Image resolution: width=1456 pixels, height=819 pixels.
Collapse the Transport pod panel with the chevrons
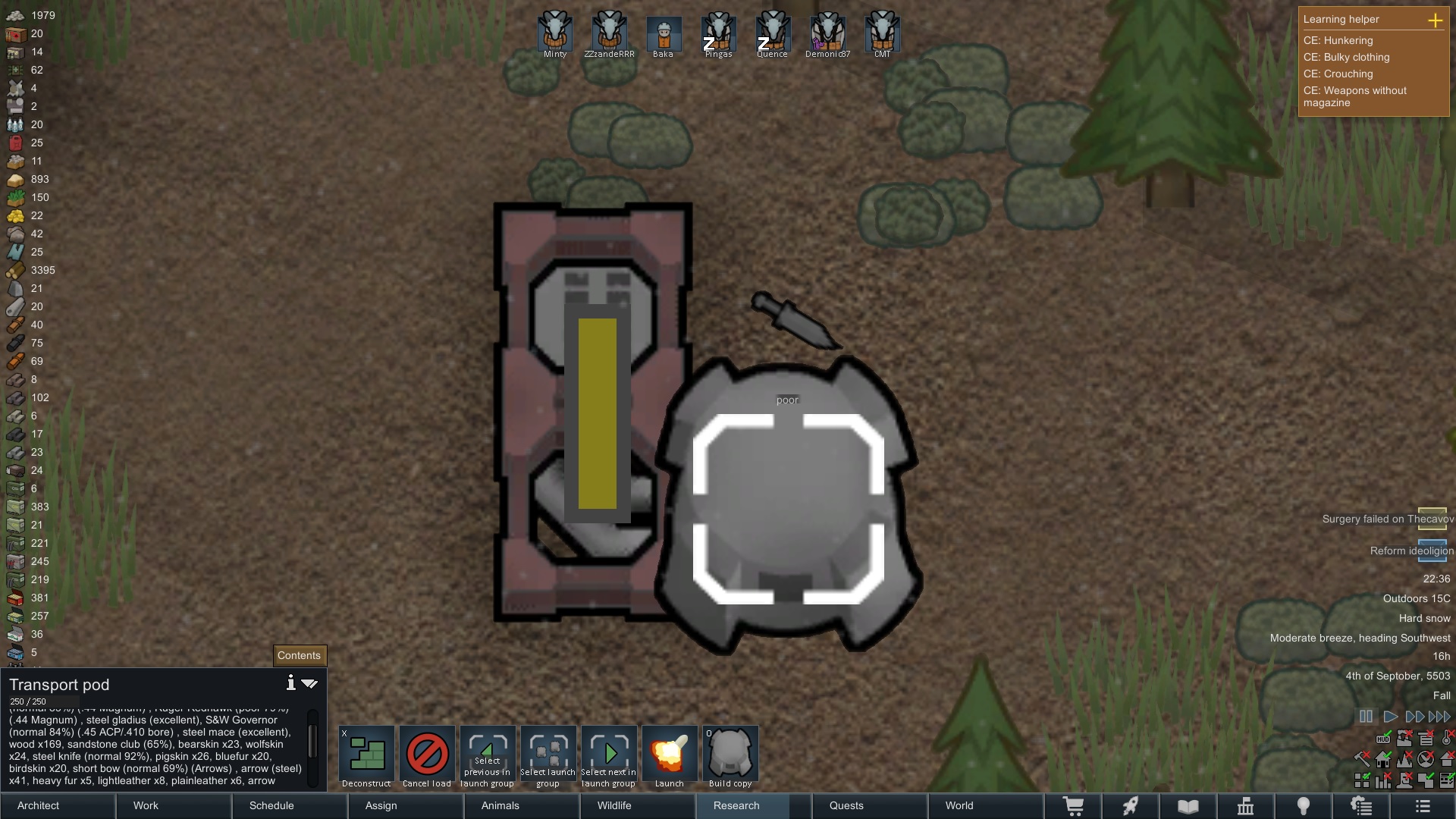click(x=309, y=683)
